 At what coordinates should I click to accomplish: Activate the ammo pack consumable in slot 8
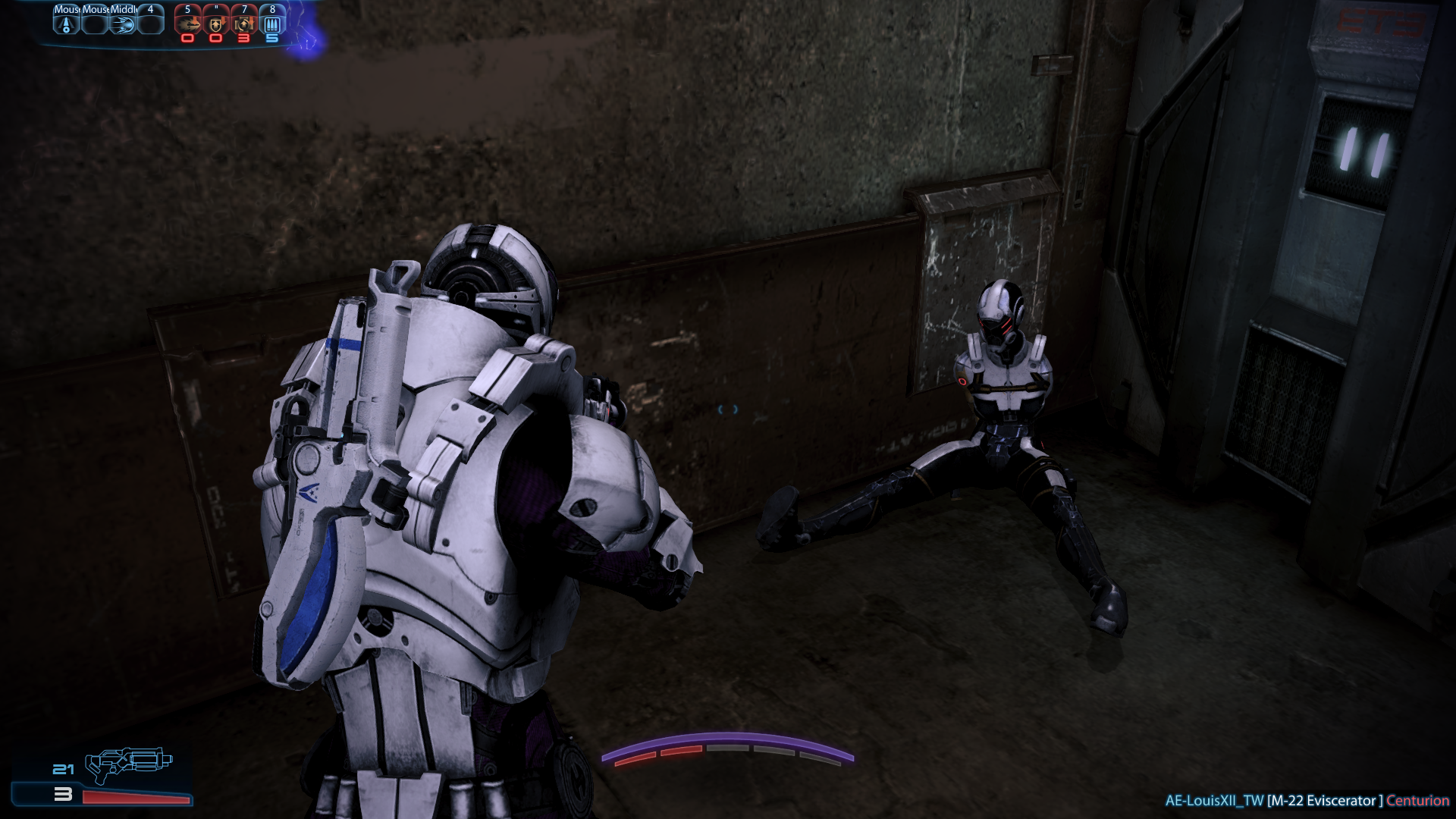[272, 24]
